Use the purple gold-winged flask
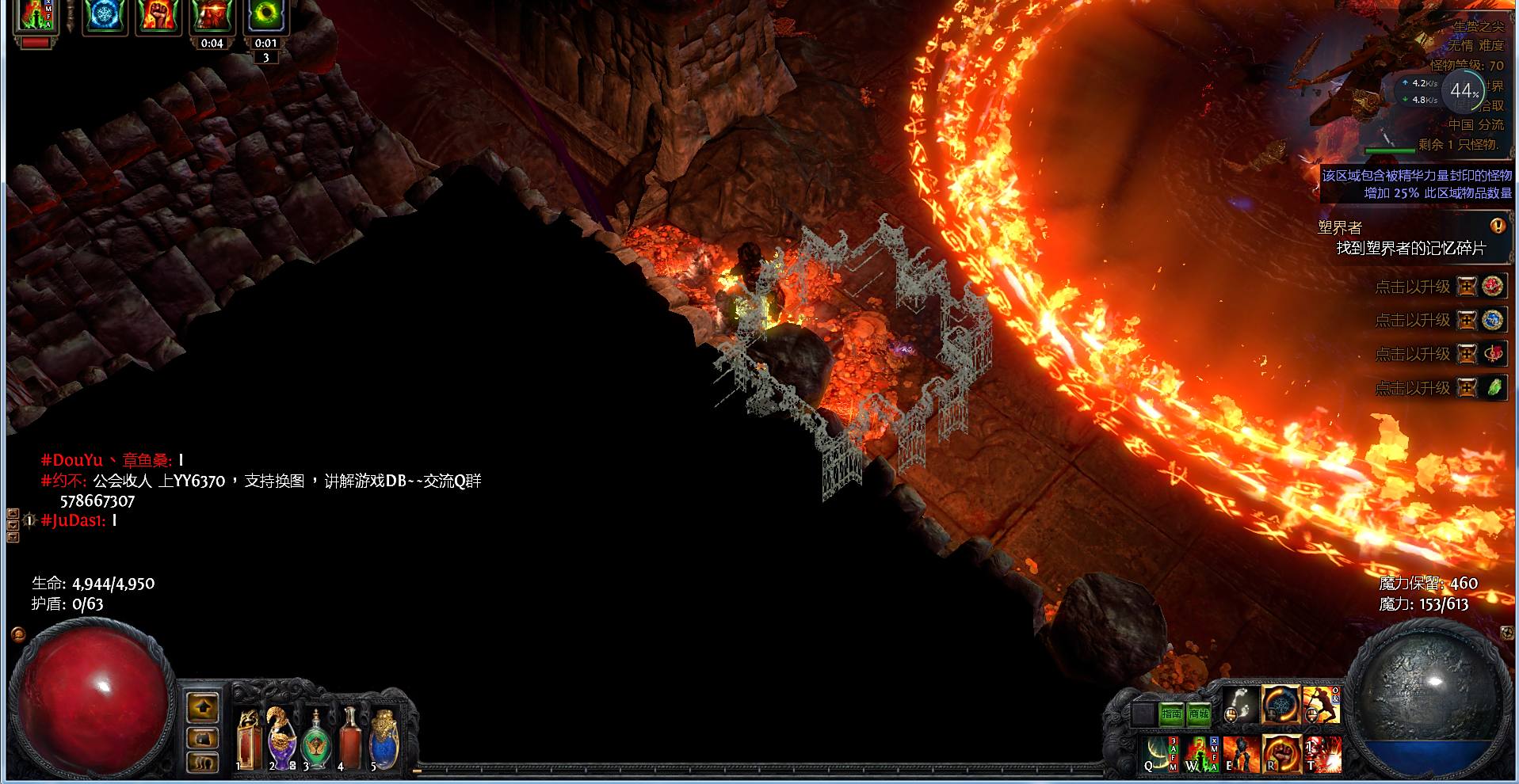Screen dimensions: 1519x784 [281, 741]
